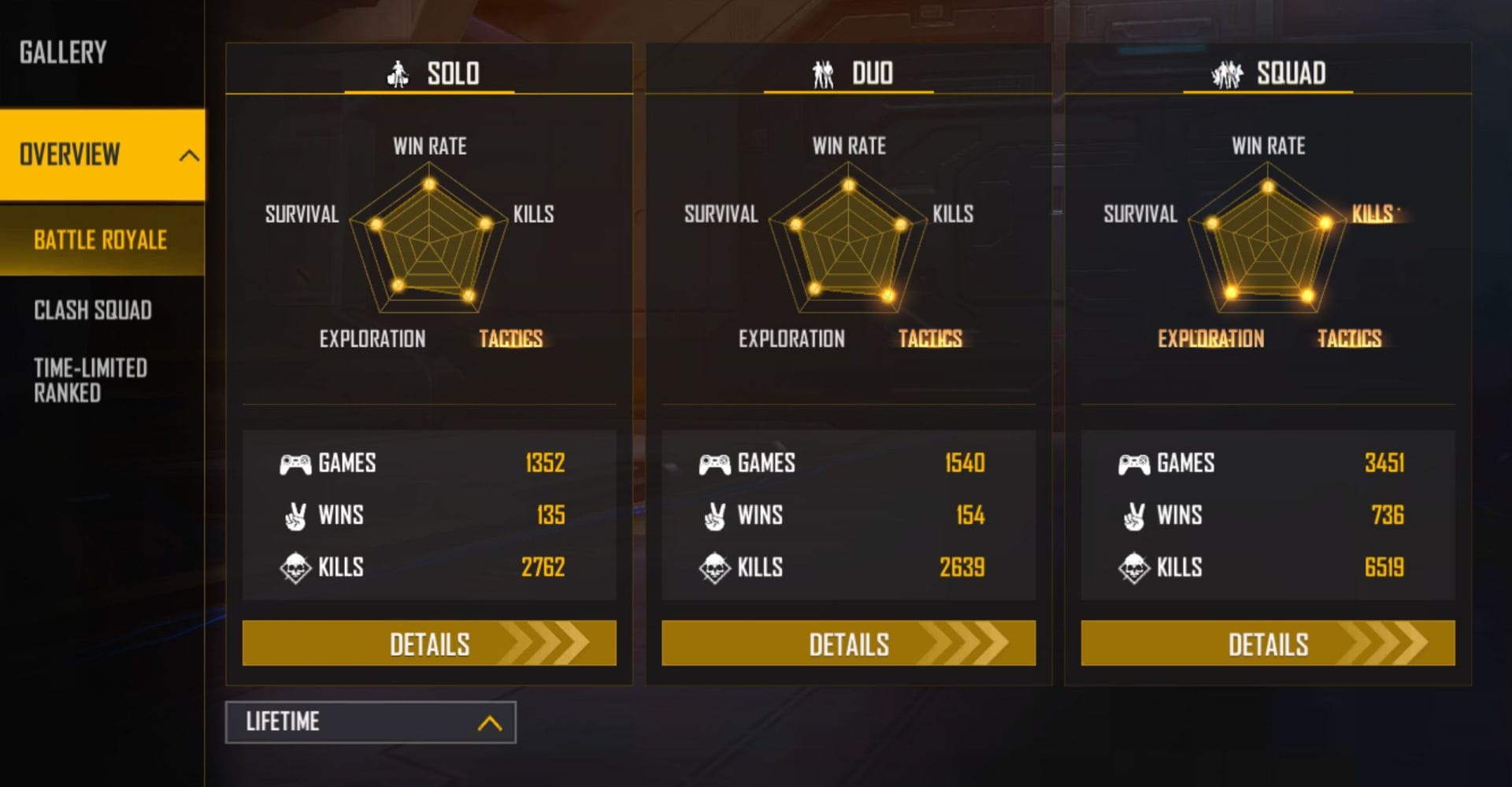Open the Lifetime time-range selector

pos(370,722)
